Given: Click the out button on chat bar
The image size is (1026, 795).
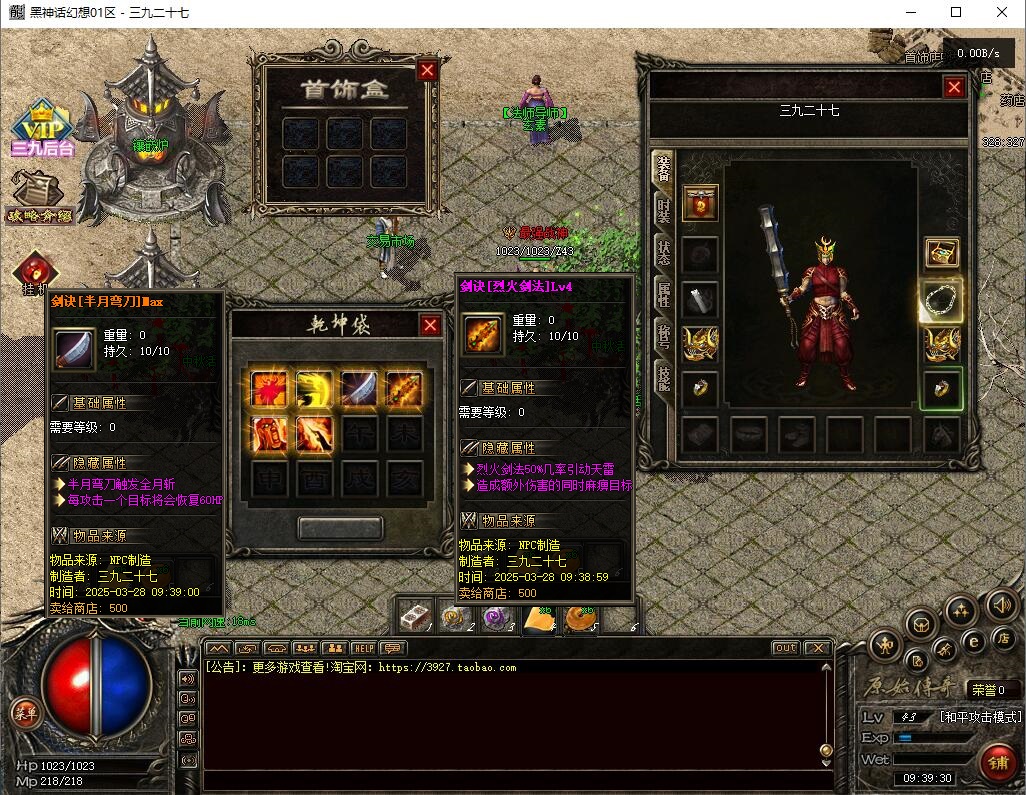Looking at the screenshot, I should pyautogui.click(x=786, y=648).
